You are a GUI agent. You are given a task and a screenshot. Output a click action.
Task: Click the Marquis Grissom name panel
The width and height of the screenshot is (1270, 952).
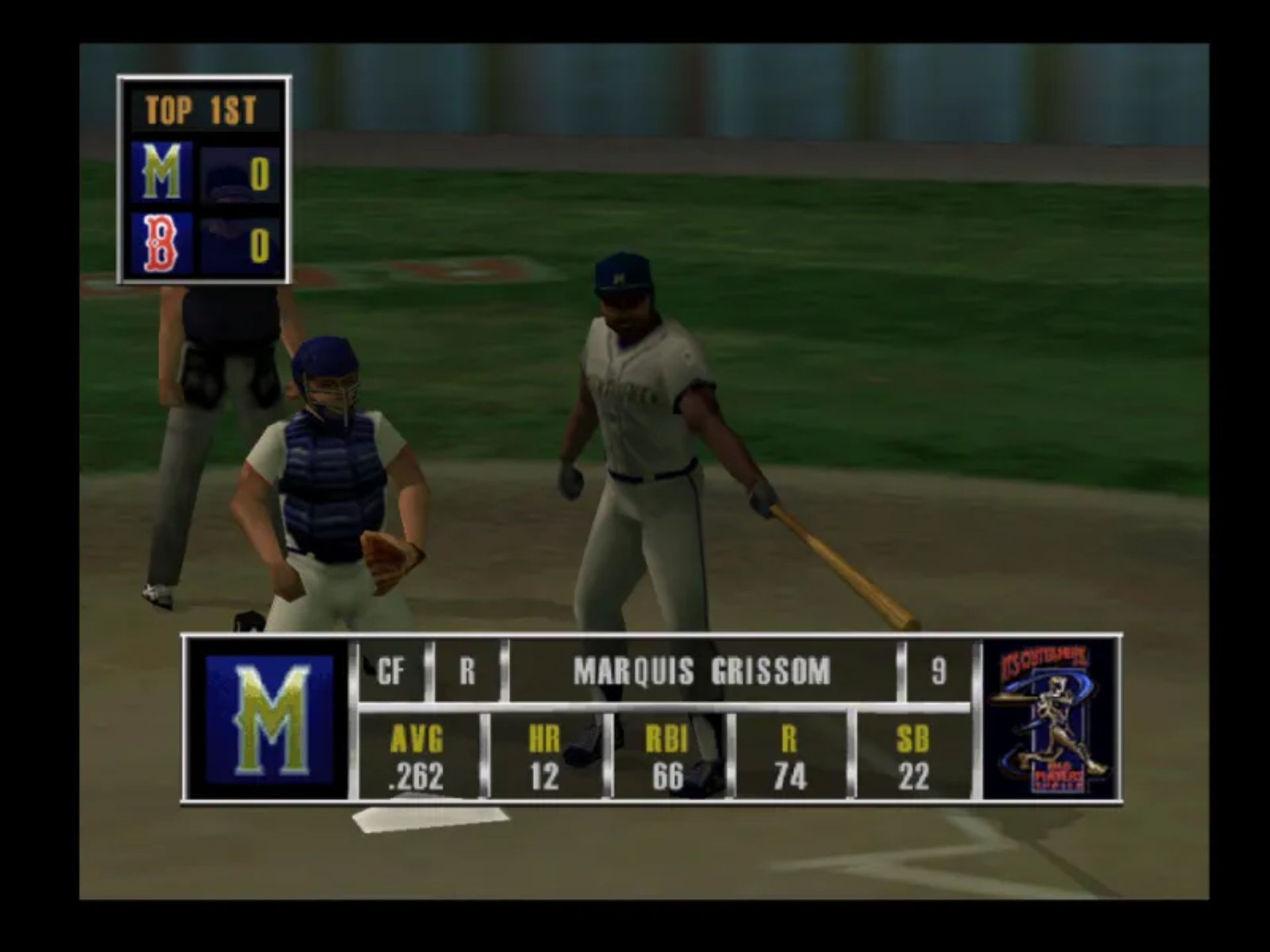click(x=701, y=672)
